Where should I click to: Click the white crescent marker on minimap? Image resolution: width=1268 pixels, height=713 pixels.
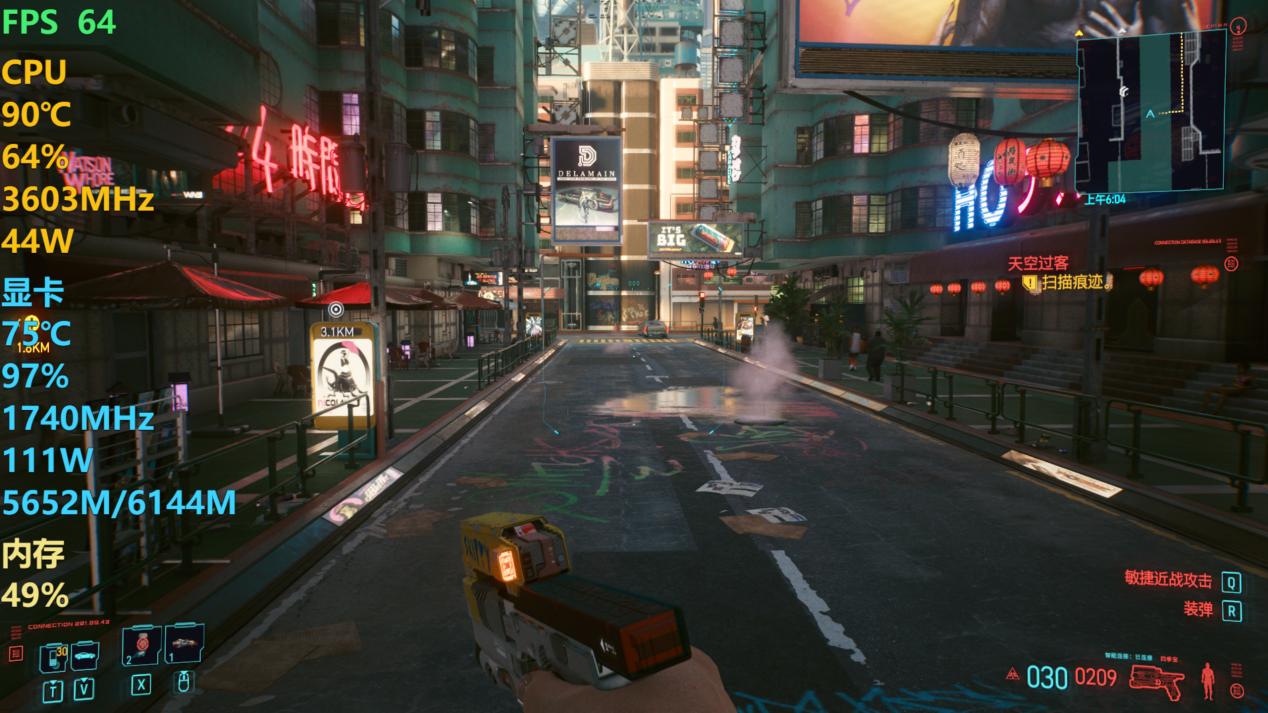click(1124, 91)
